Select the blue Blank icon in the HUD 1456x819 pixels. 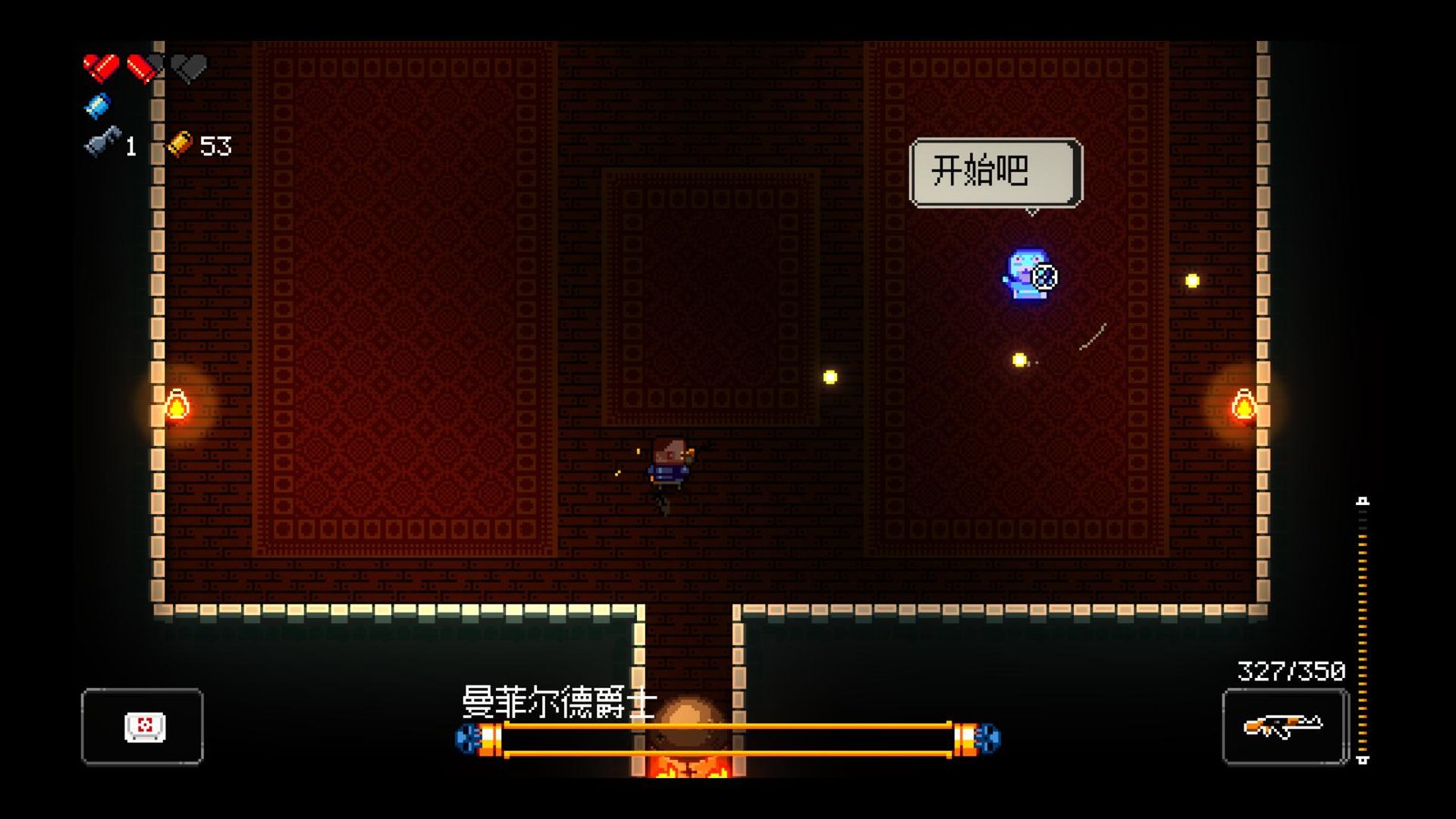point(97,106)
